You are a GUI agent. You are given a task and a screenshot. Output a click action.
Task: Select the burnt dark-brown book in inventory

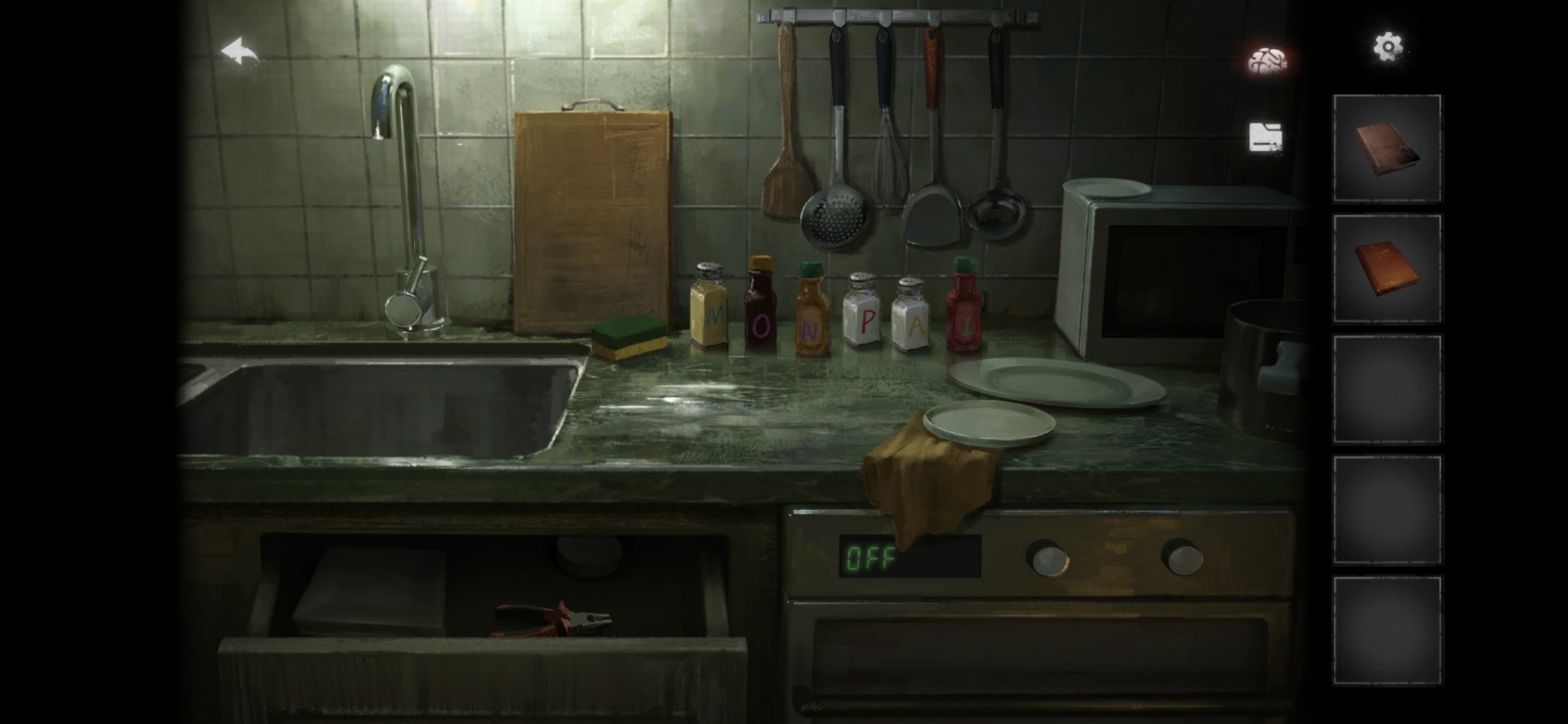click(x=1387, y=149)
